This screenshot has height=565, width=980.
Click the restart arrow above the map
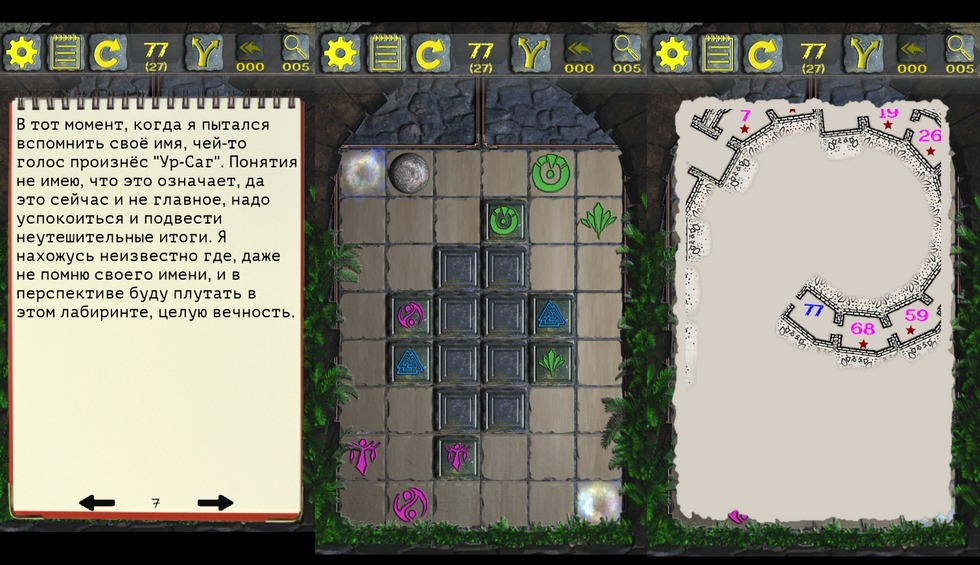pyautogui.click(x=762, y=53)
